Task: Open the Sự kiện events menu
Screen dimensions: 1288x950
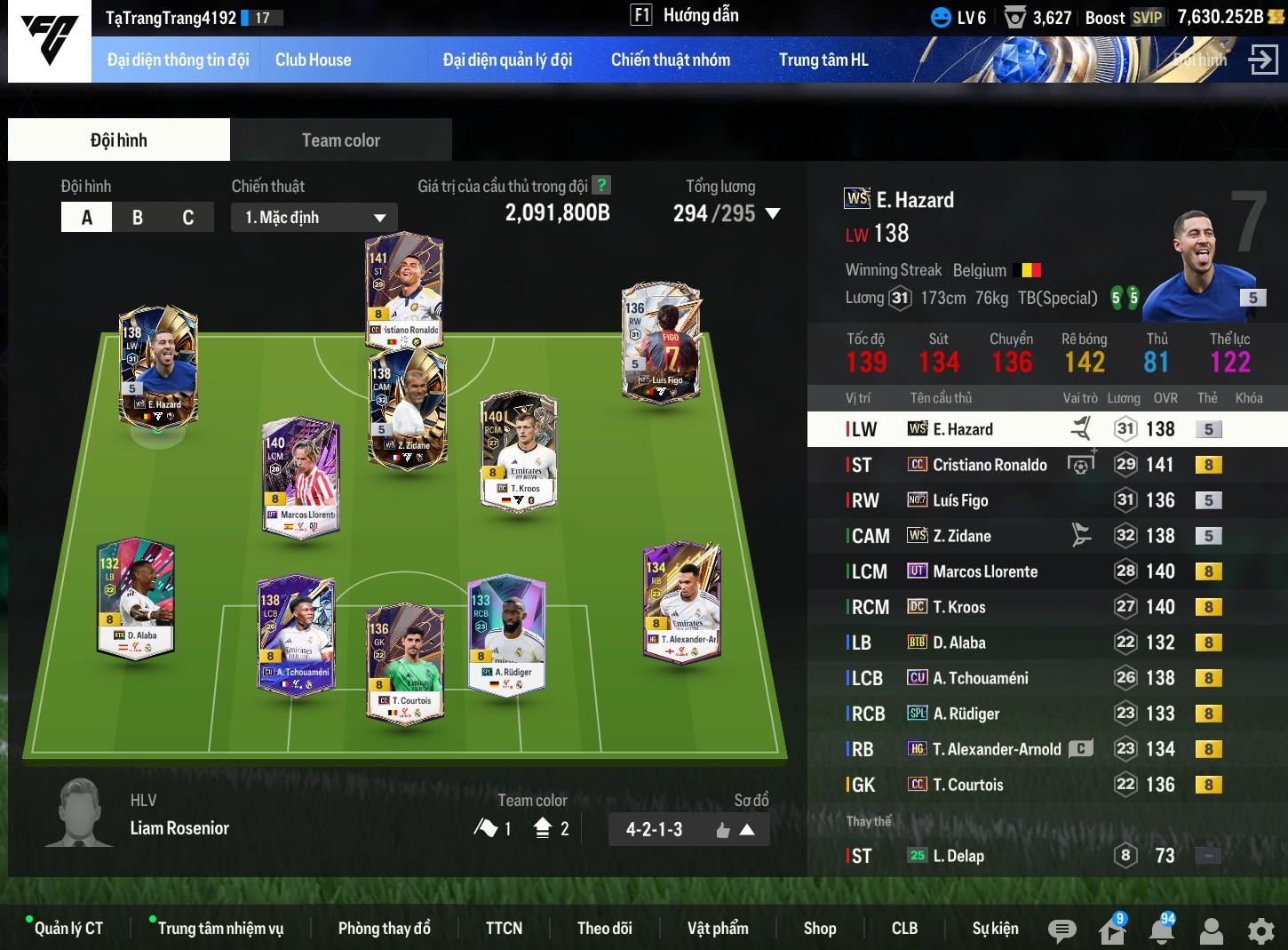Action: click(995, 928)
